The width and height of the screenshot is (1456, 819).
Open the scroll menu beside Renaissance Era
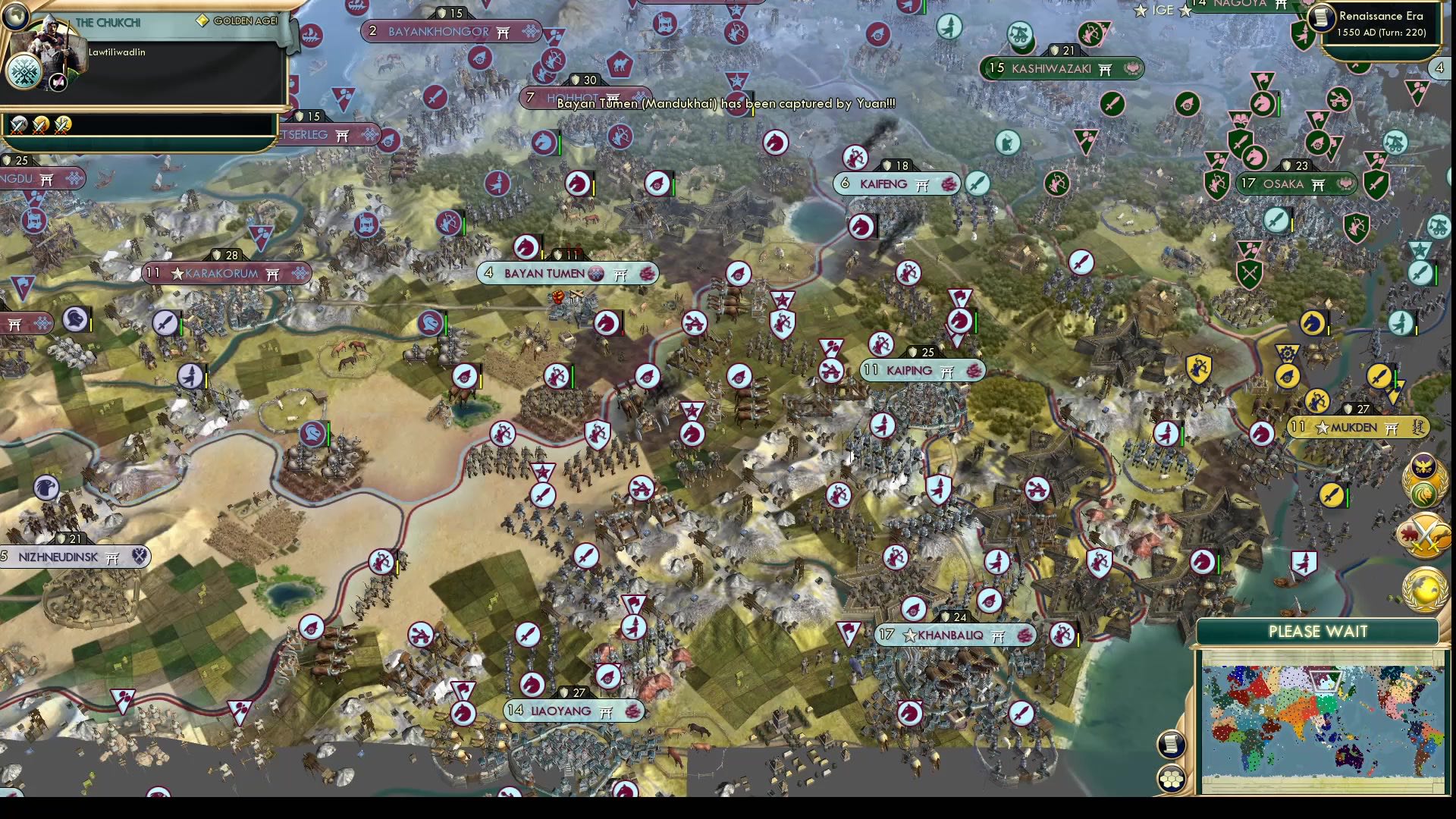pyautogui.click(x=1321, y=17)
